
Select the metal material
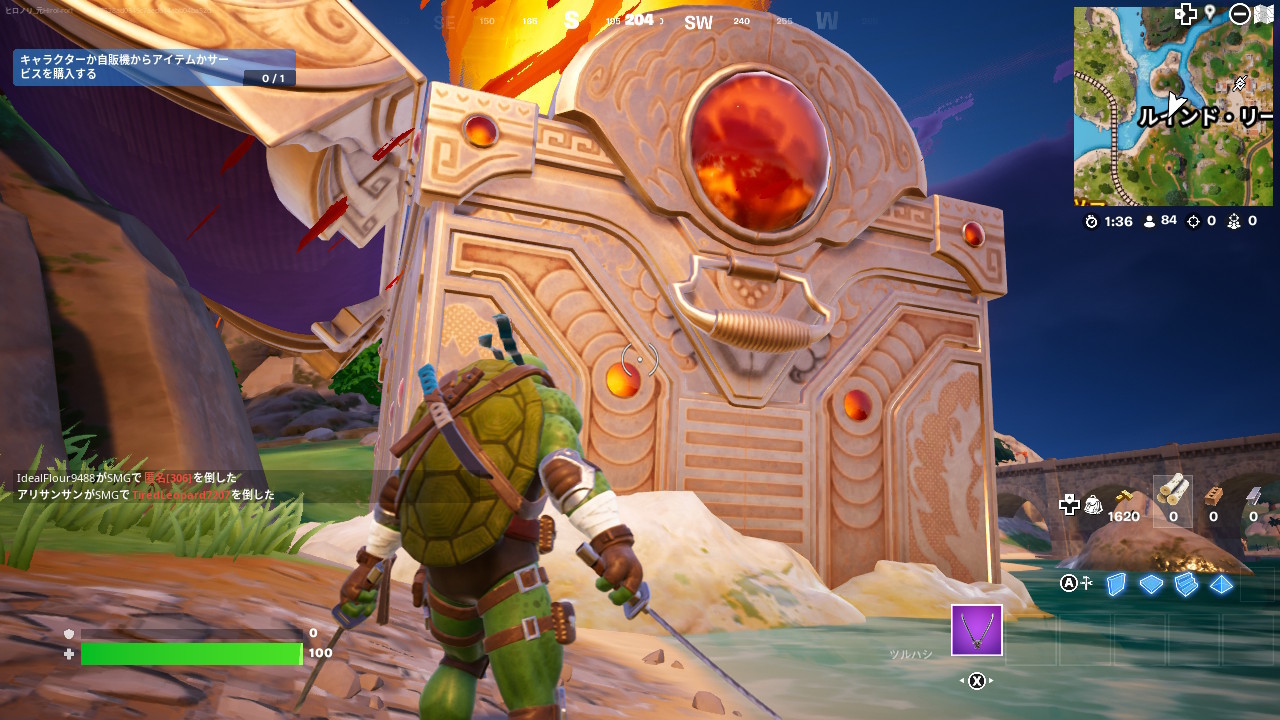coord(1253,497)
